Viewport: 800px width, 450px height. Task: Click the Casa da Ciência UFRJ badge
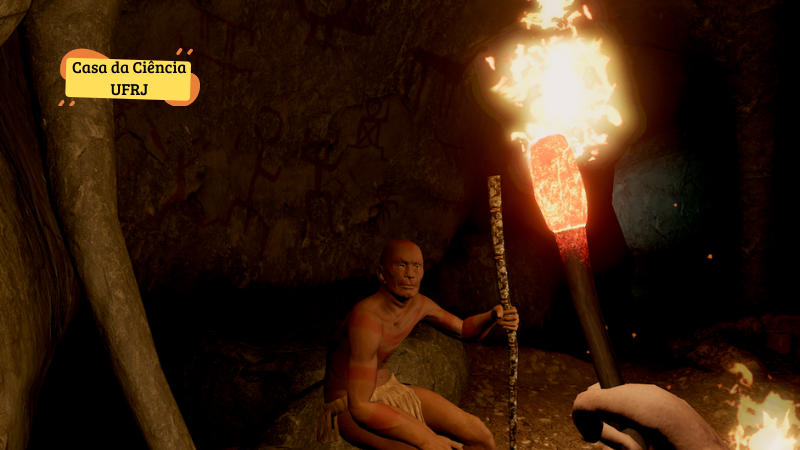click(130, 78)
